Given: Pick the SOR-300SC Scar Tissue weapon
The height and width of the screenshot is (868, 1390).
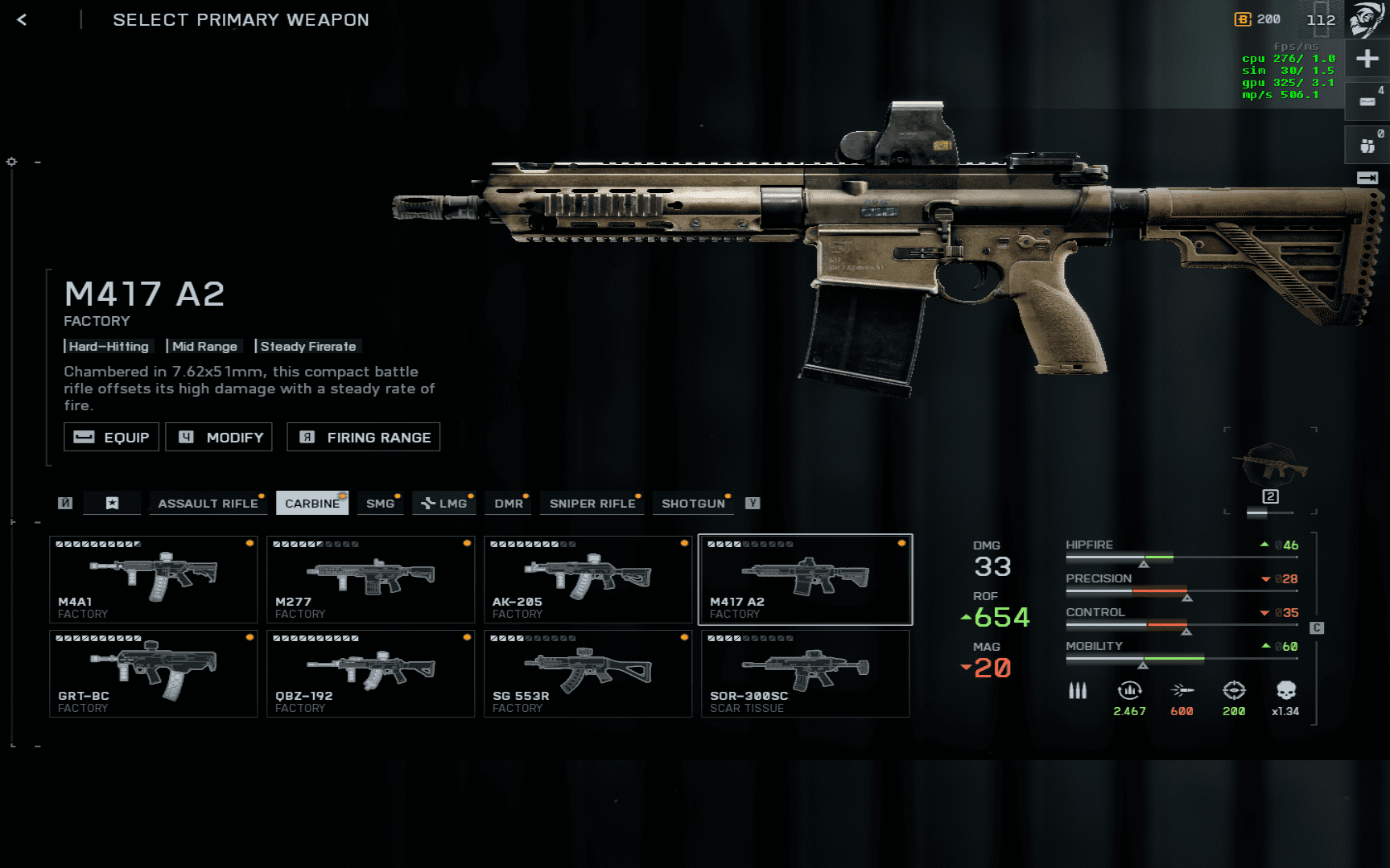Looking at the screenshot, I should (806, 673).
